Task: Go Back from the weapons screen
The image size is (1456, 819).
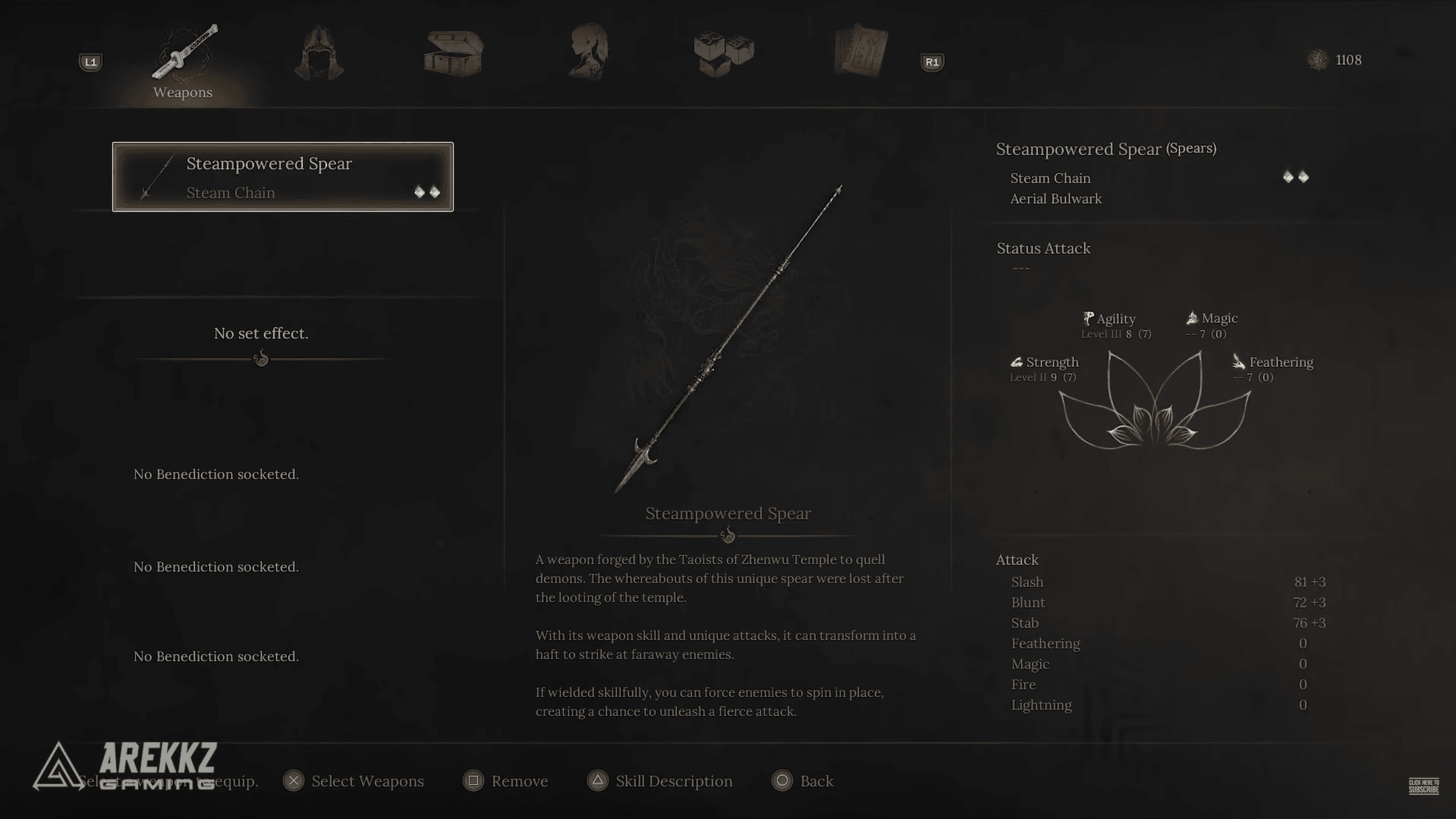Action: pos(802,781)
